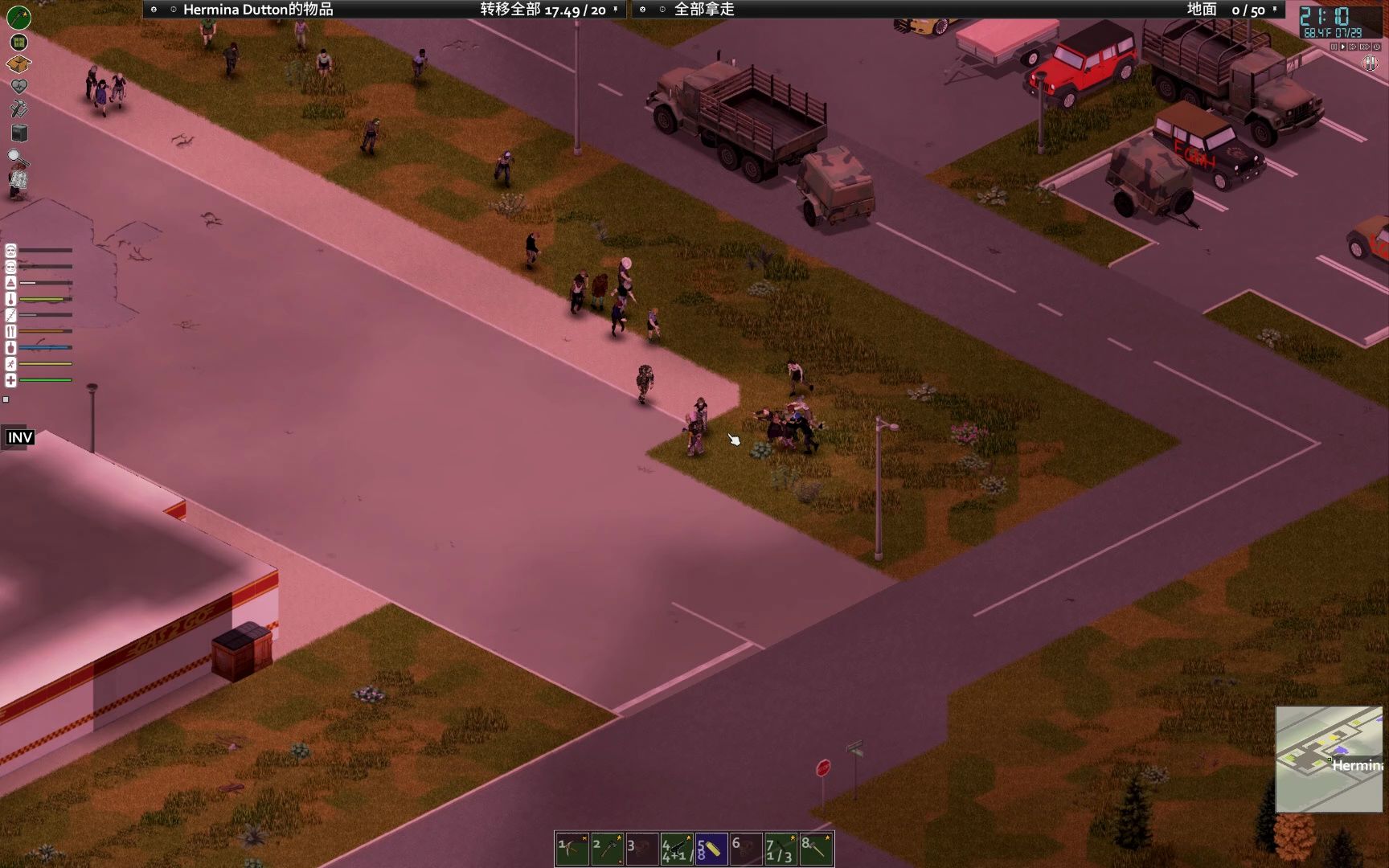1389x868 pixels.
Task: Close the Hermina Dutton inventory panel
Action: (x=154, y=10)
